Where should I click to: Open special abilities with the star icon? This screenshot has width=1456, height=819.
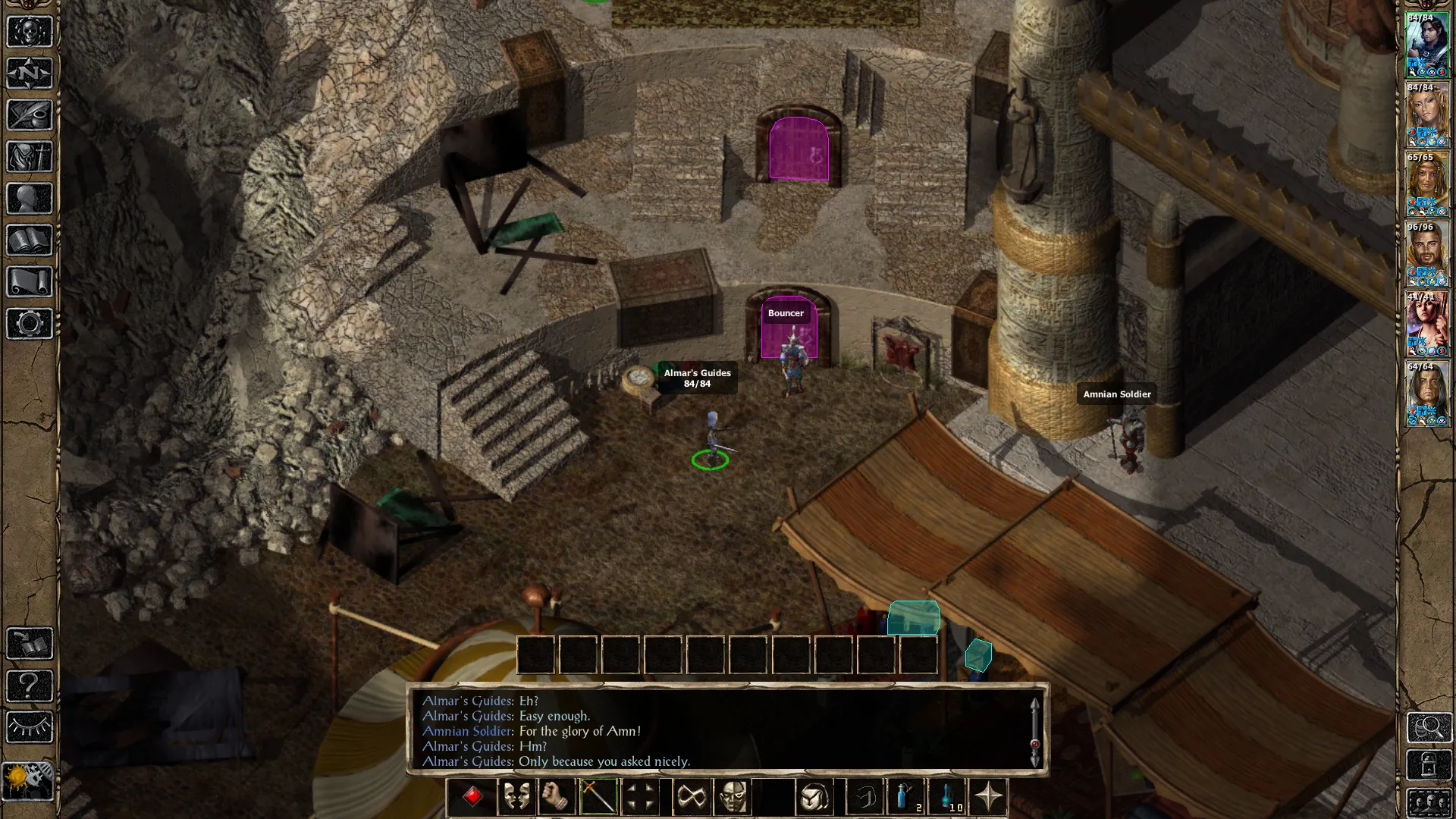tap(988, 797)
